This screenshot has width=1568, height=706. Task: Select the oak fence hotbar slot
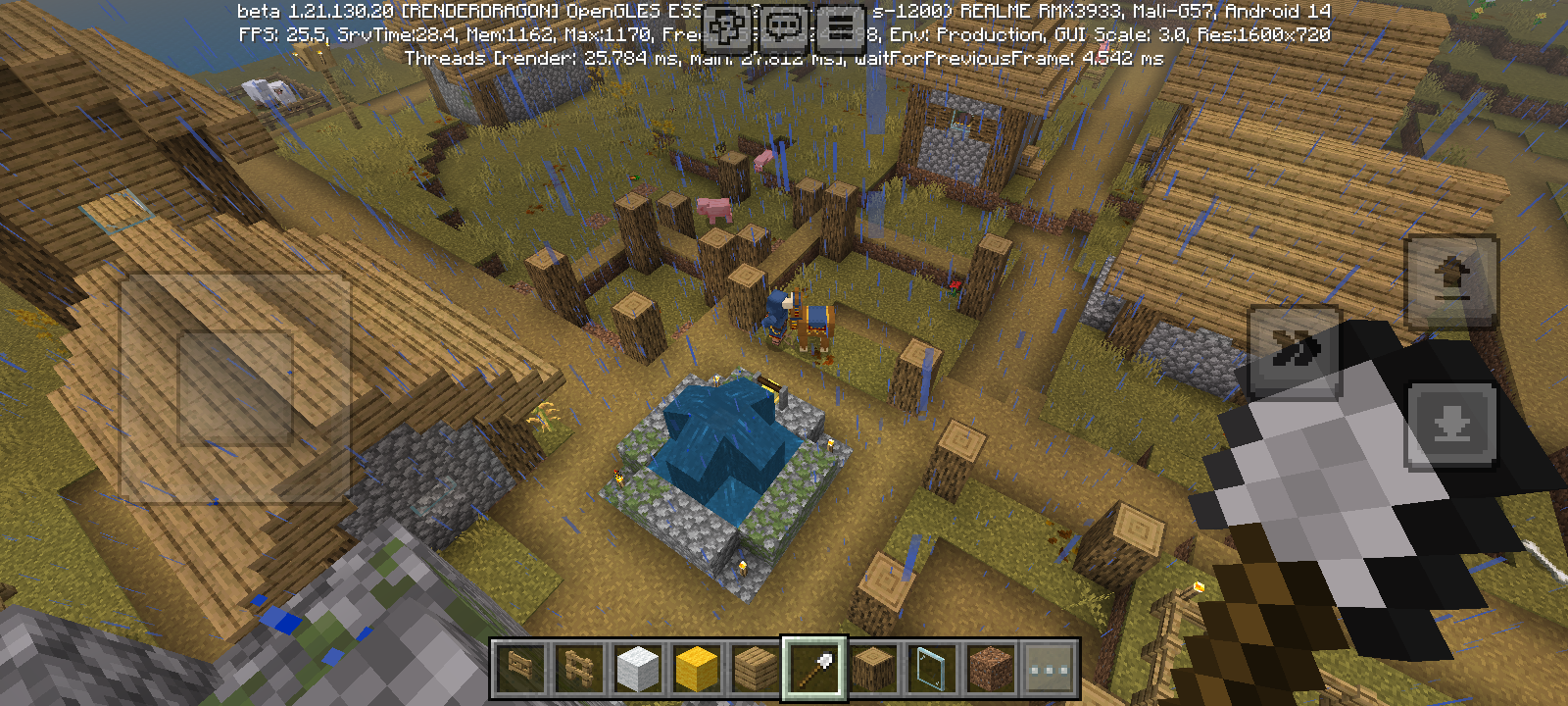click(x=579, y=669)
